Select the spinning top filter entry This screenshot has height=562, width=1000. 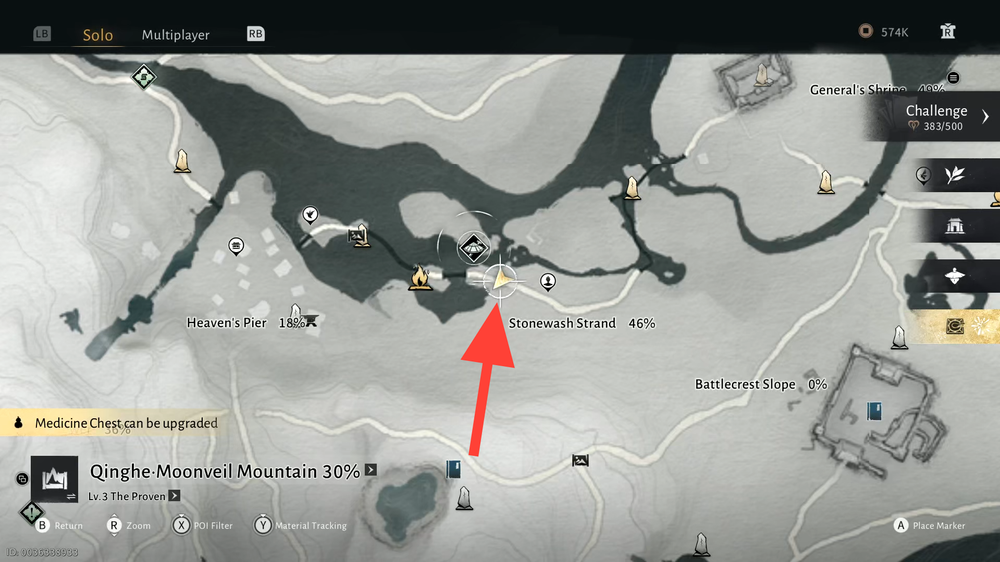pos(955,276)
